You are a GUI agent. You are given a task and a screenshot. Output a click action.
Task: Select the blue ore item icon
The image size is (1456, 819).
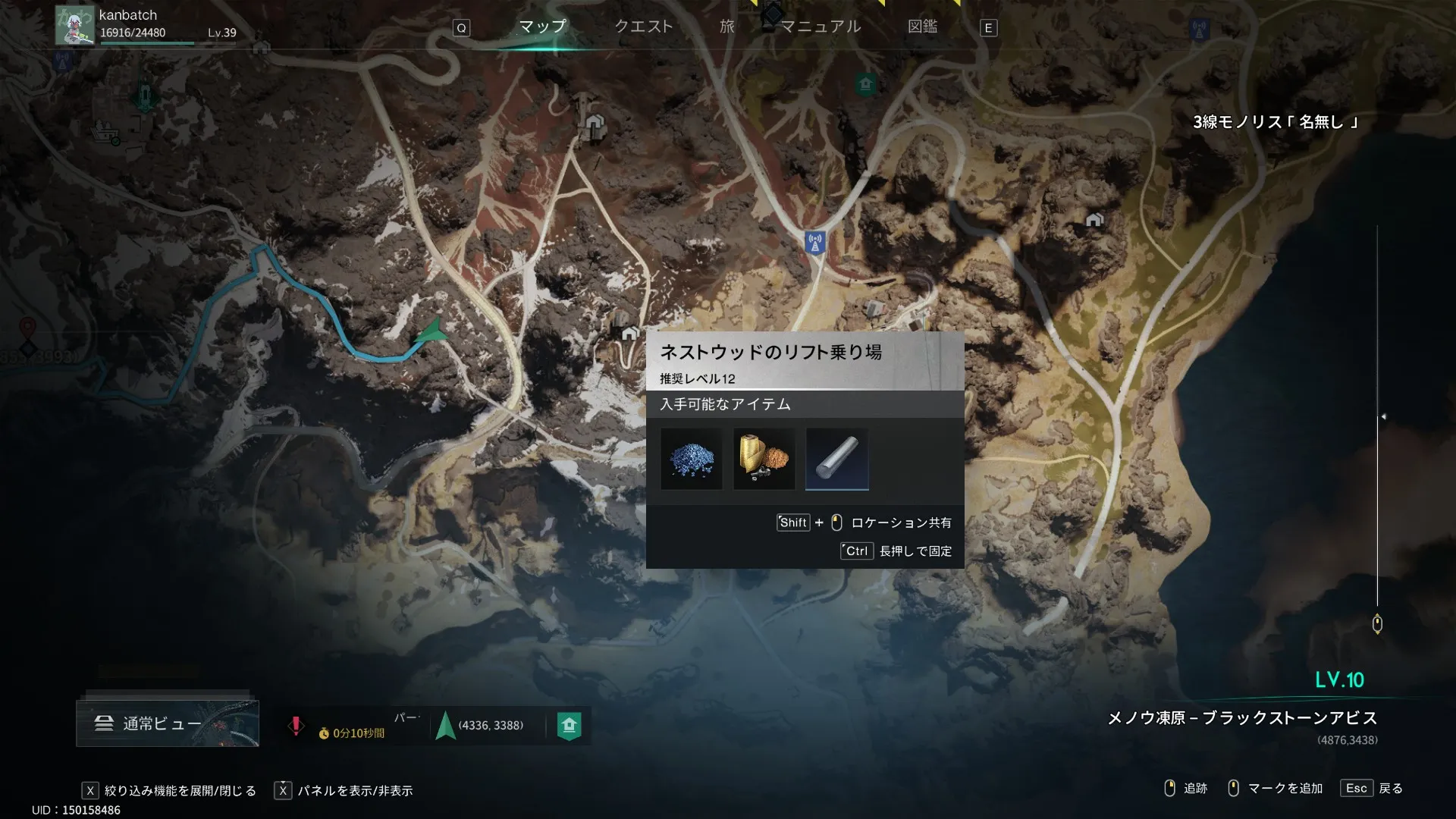pyautogui.click(x=692, y=459)
